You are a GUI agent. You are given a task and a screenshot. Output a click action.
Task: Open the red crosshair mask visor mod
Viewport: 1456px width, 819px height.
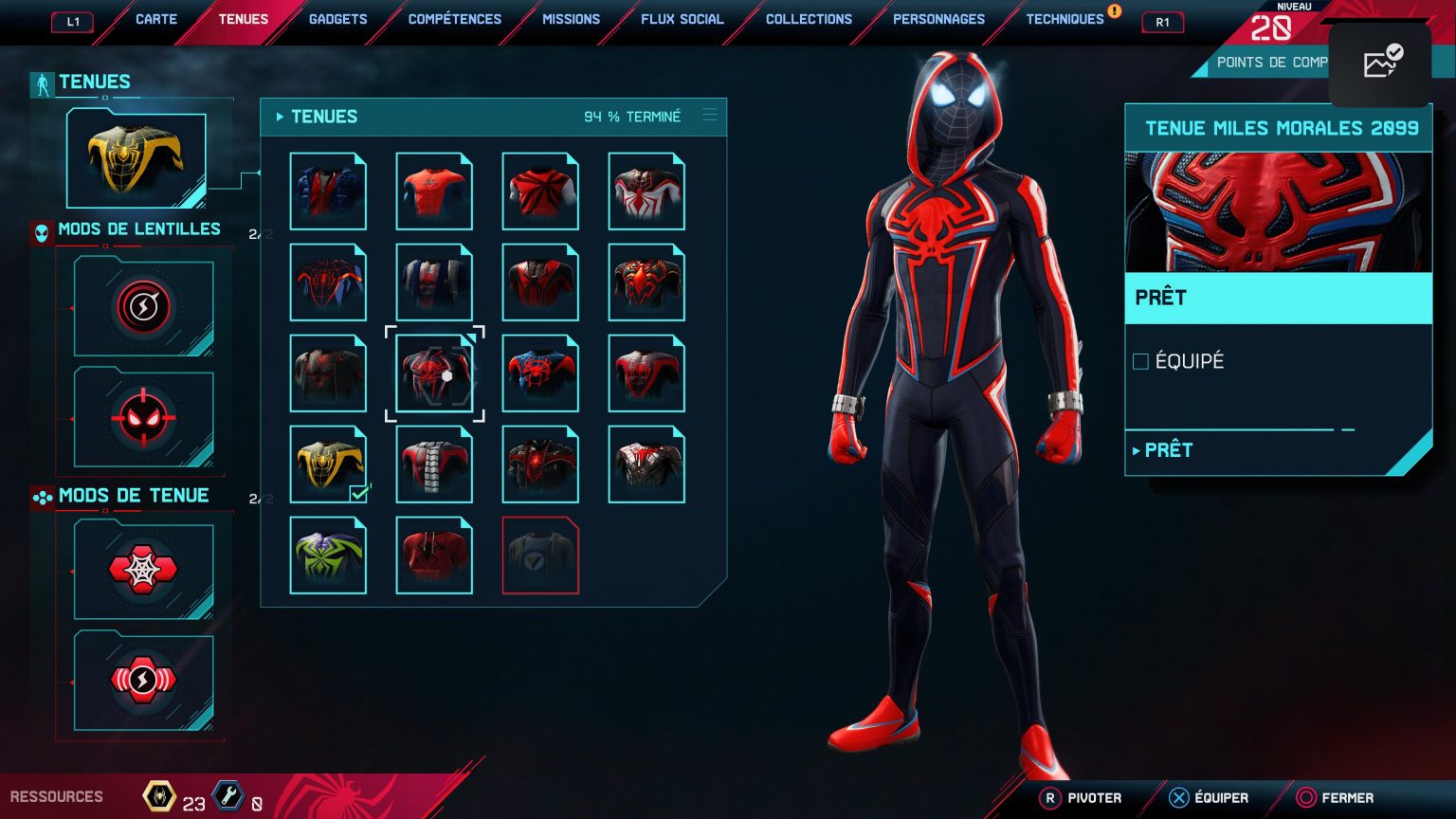coord(143,417)
